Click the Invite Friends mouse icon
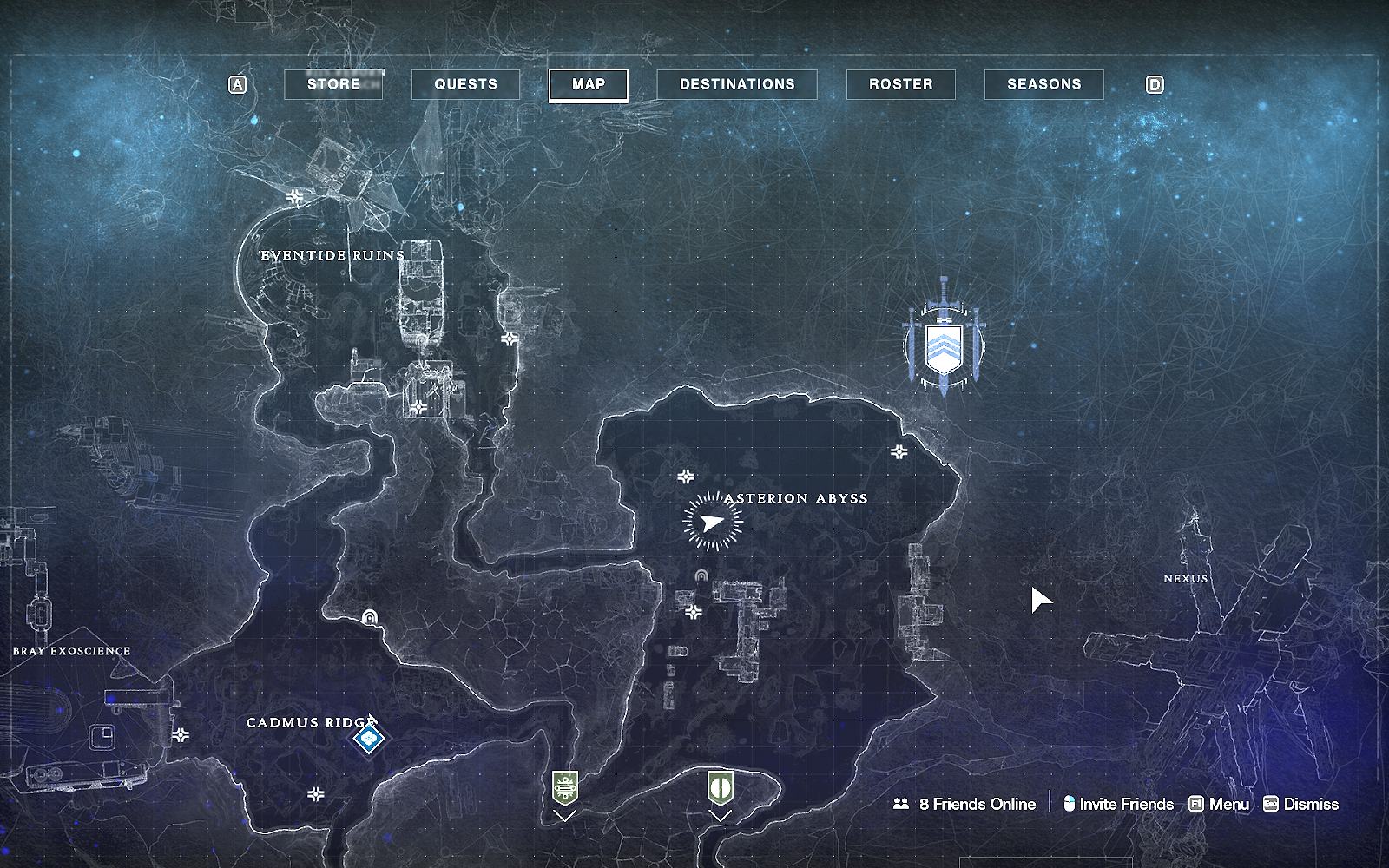The width and height of the screenshot is (1389, 868). [1069, 805]
